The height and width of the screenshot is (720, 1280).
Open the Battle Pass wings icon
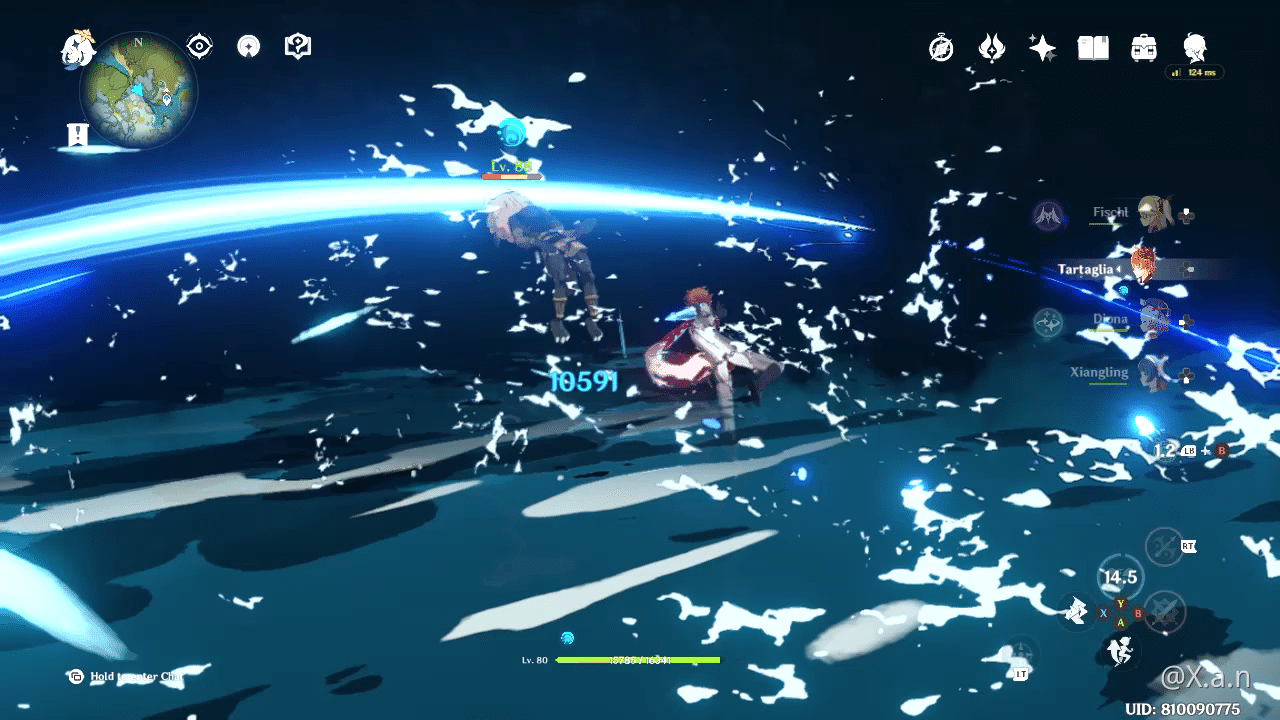click(993, 47)
